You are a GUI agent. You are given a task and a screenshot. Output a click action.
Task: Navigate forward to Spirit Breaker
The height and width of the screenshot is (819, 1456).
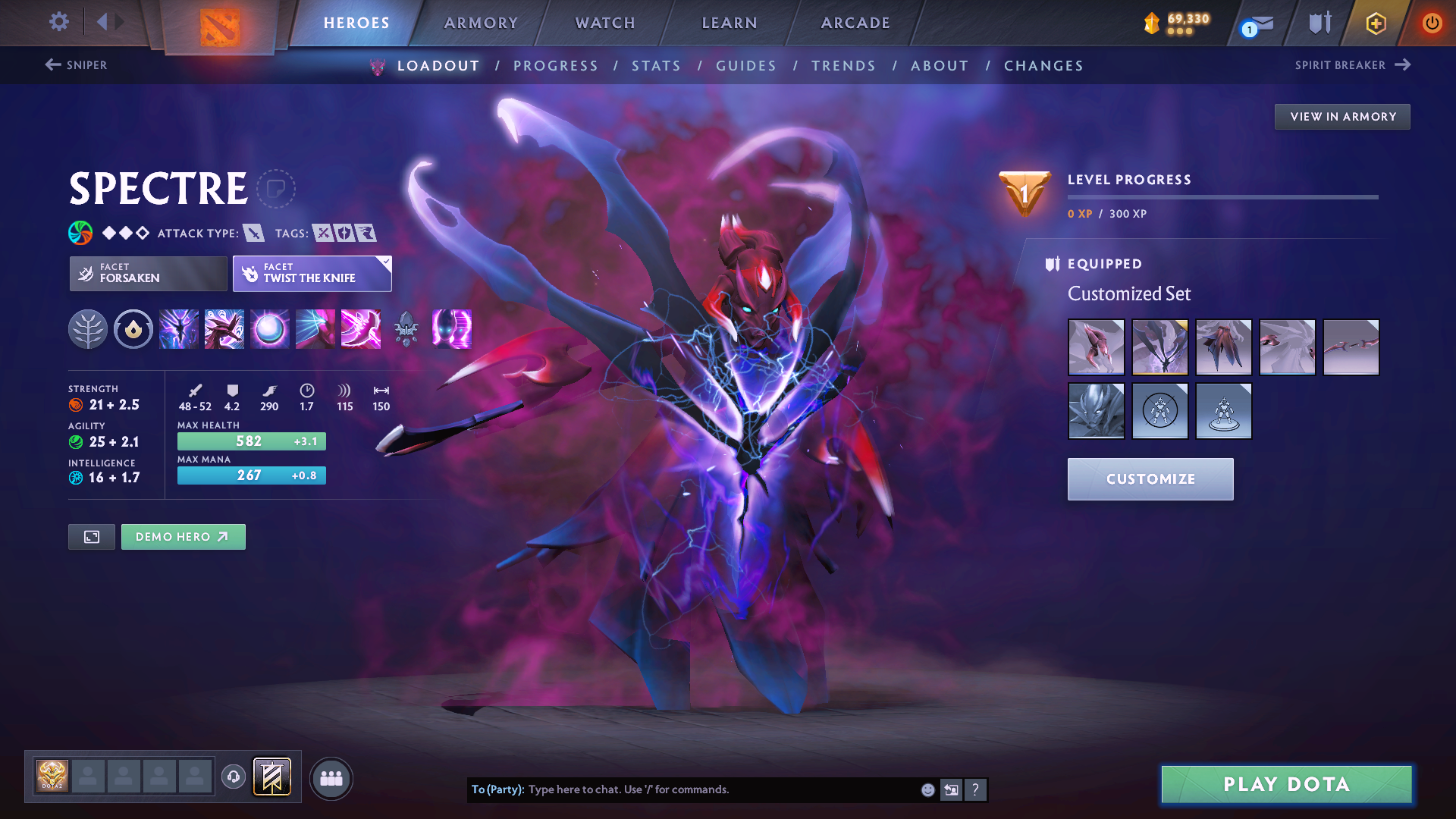tap(1354, 65)
